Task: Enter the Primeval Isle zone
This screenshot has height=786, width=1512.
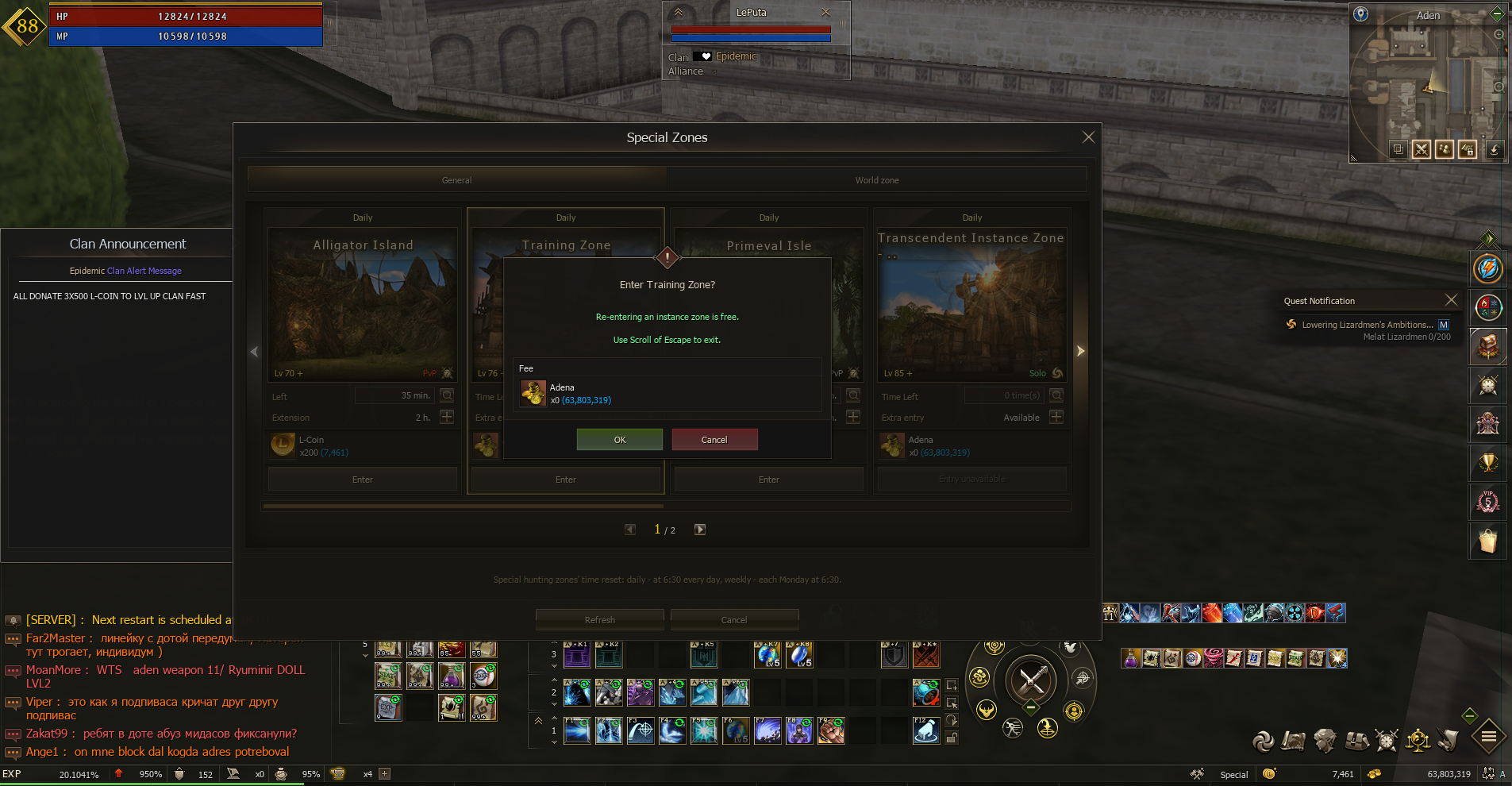Action: click(768, 480)
